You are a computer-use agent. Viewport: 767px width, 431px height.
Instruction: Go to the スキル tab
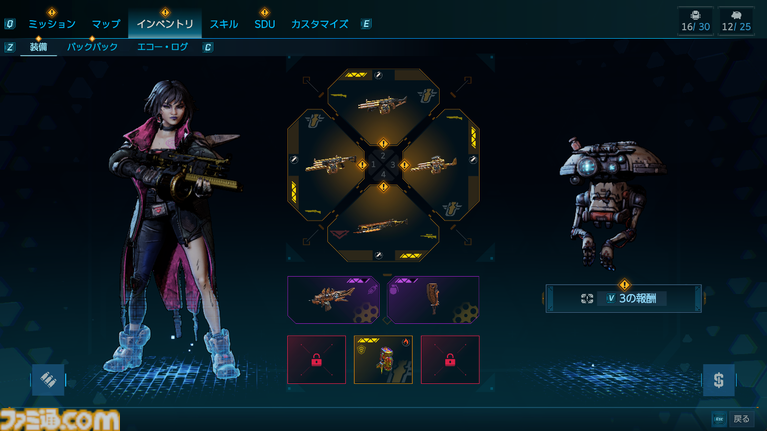click(x=223, y=23)
